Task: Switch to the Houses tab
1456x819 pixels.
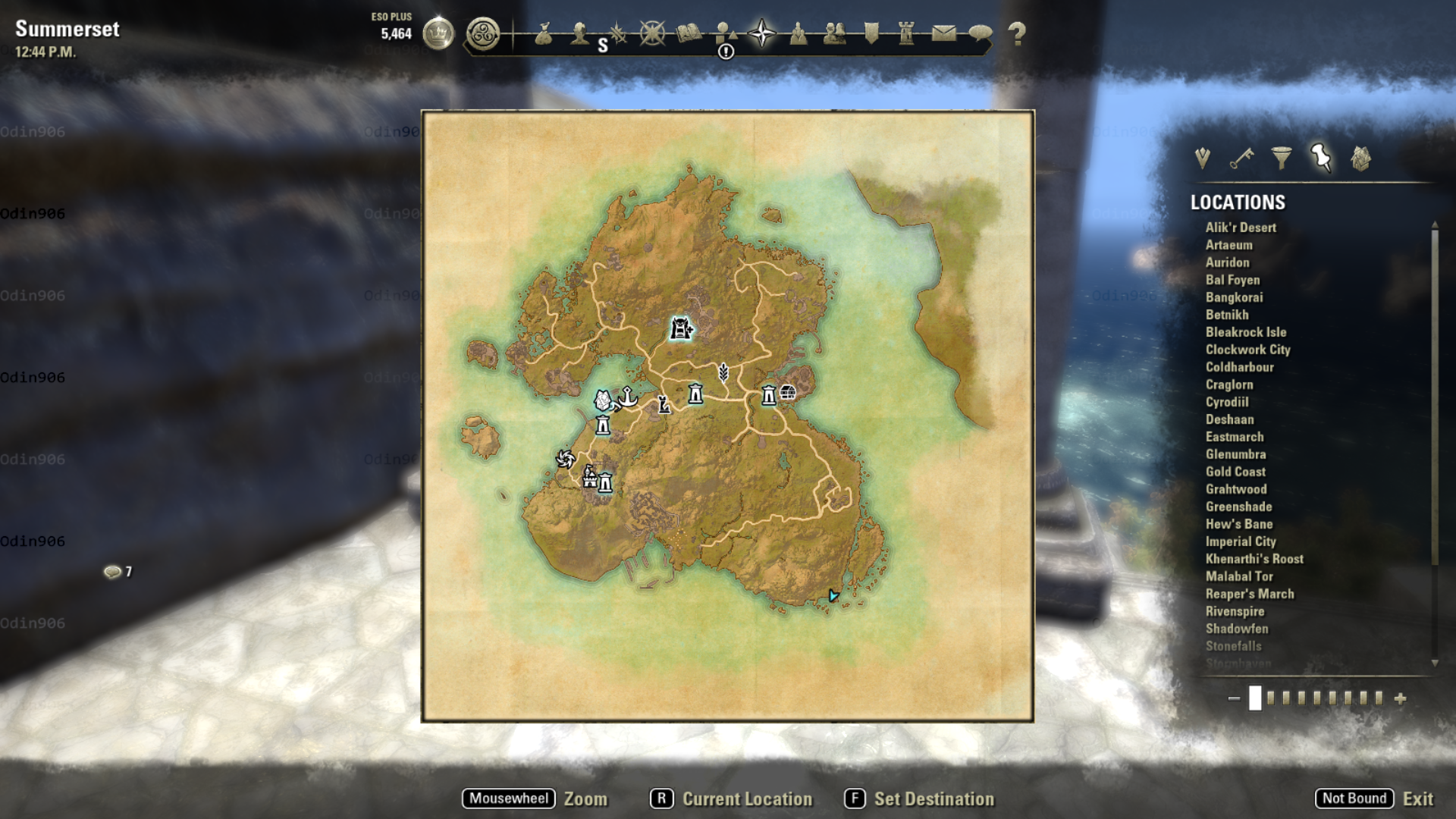Action: pyautogui.click(x=1360, y=158)
